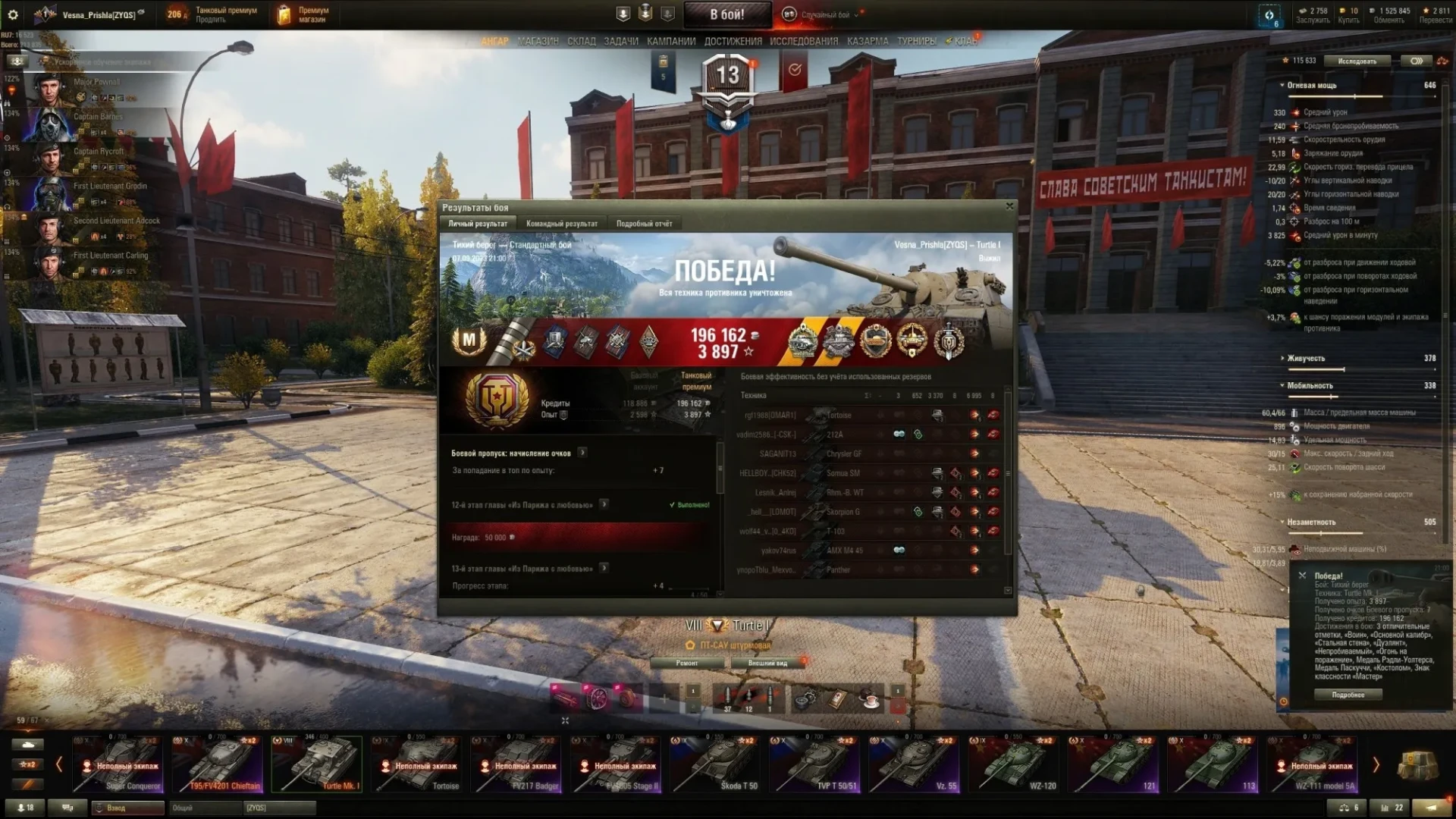
Task: Switch to the Командный результат tab
Action: click(561, 224)
